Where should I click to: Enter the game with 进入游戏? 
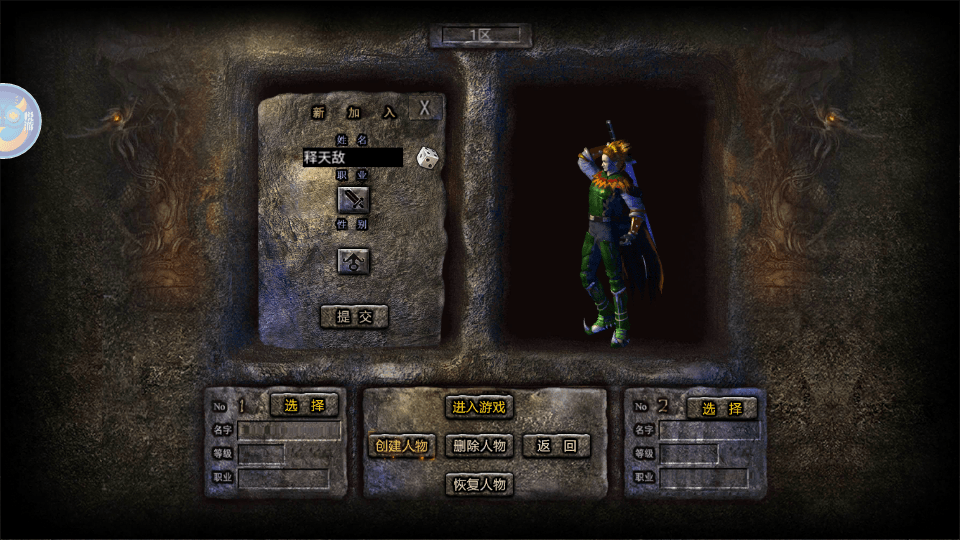479,406
